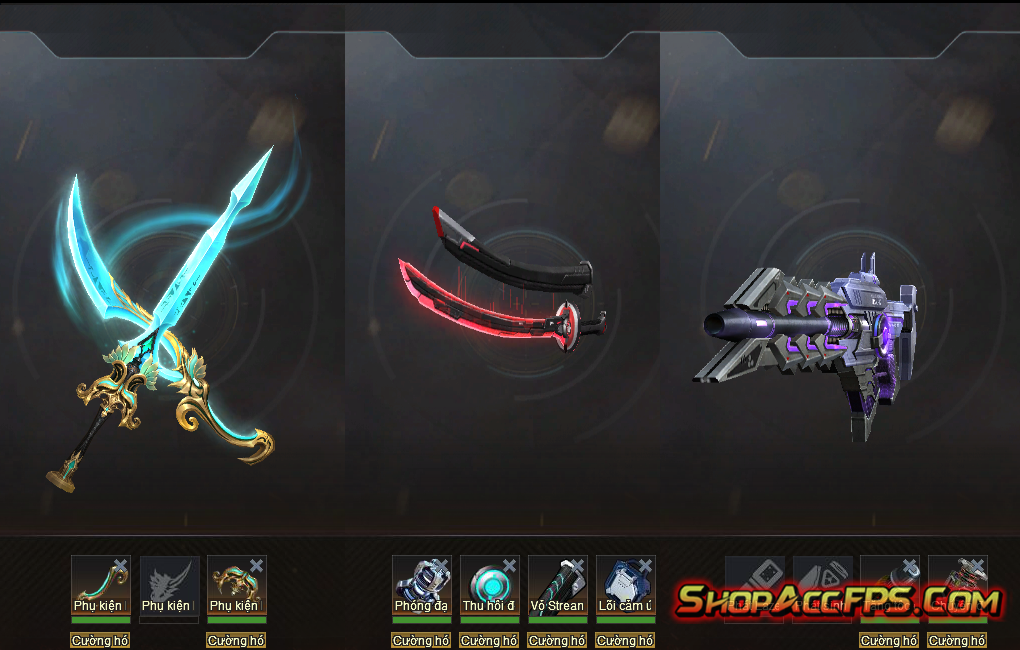The height and width of the screenshot is (650, 1020).
Task: Click Cường hóa beneath the Phóng đạ slot
Action: [x=421, y=640]
